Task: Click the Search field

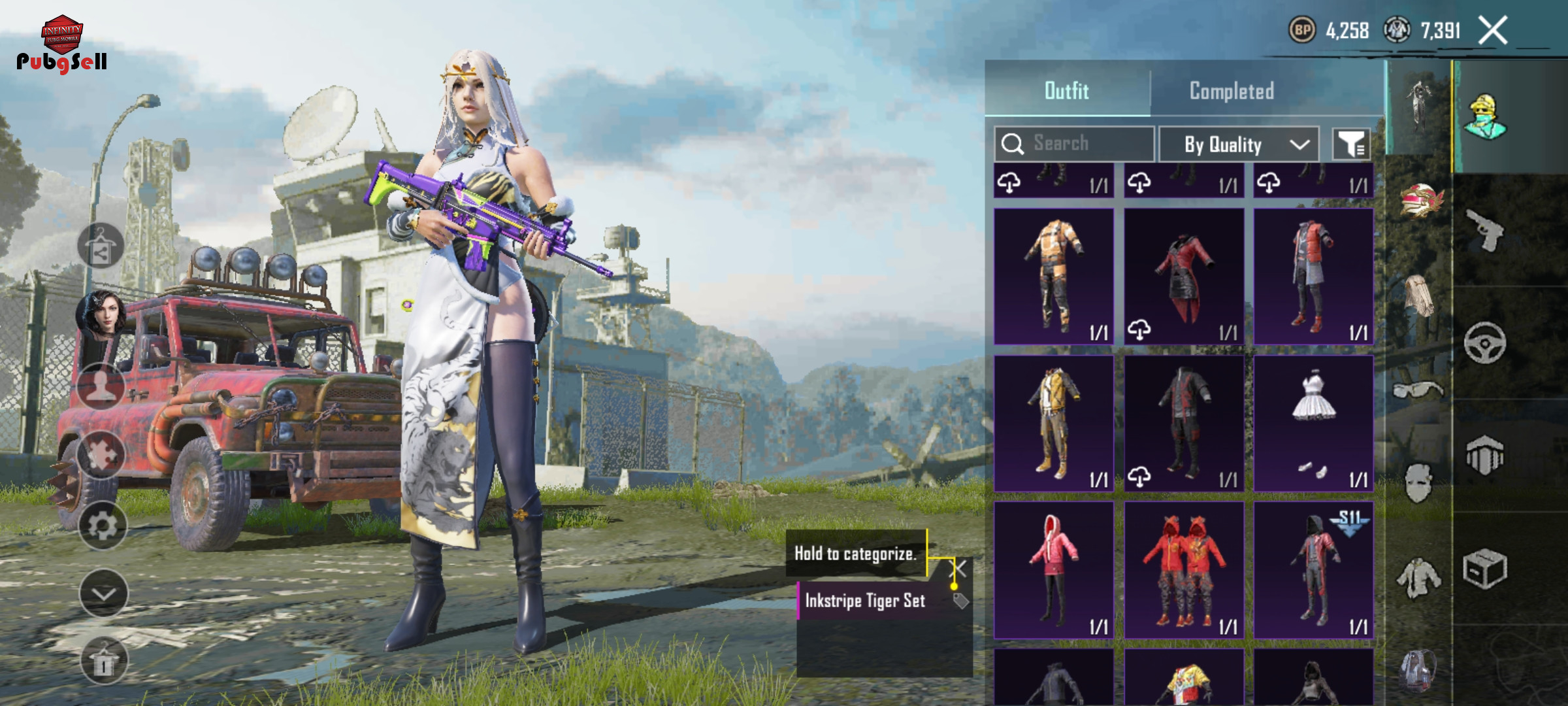Action: tap(1075, 144)
